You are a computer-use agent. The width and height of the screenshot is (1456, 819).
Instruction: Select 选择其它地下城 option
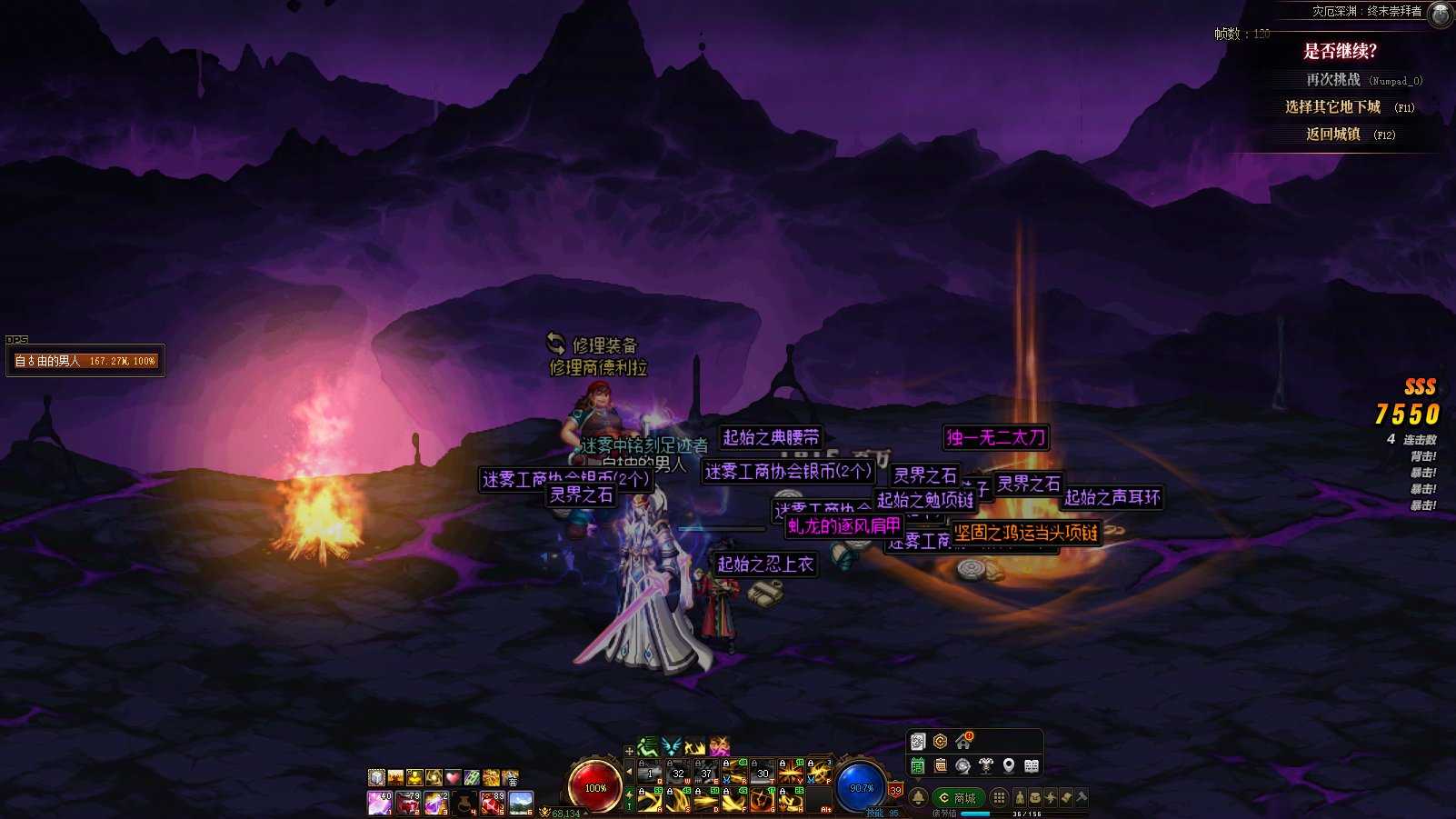coord(1332,107)
